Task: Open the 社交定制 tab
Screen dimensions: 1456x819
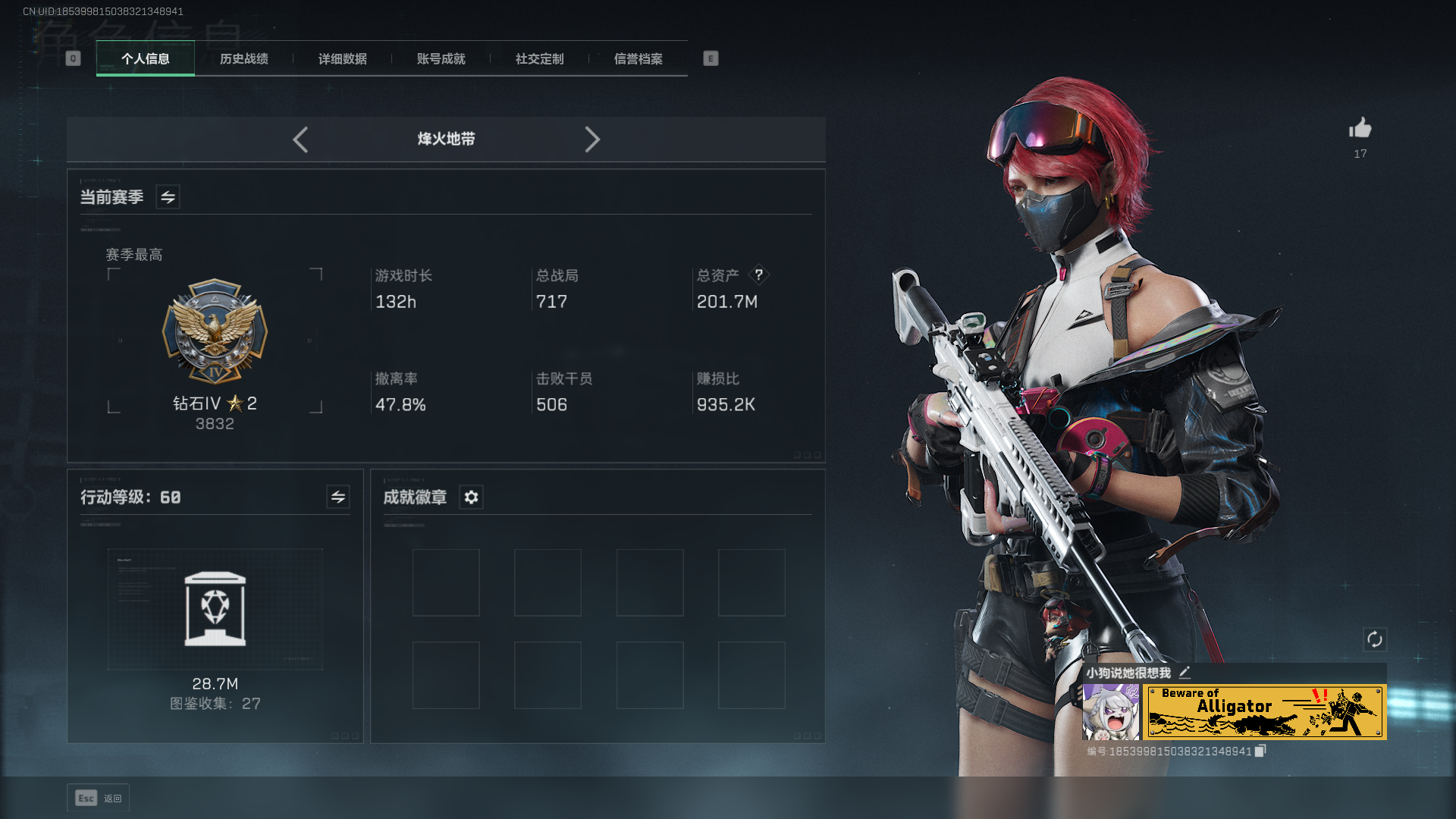Action: point(540,58)
